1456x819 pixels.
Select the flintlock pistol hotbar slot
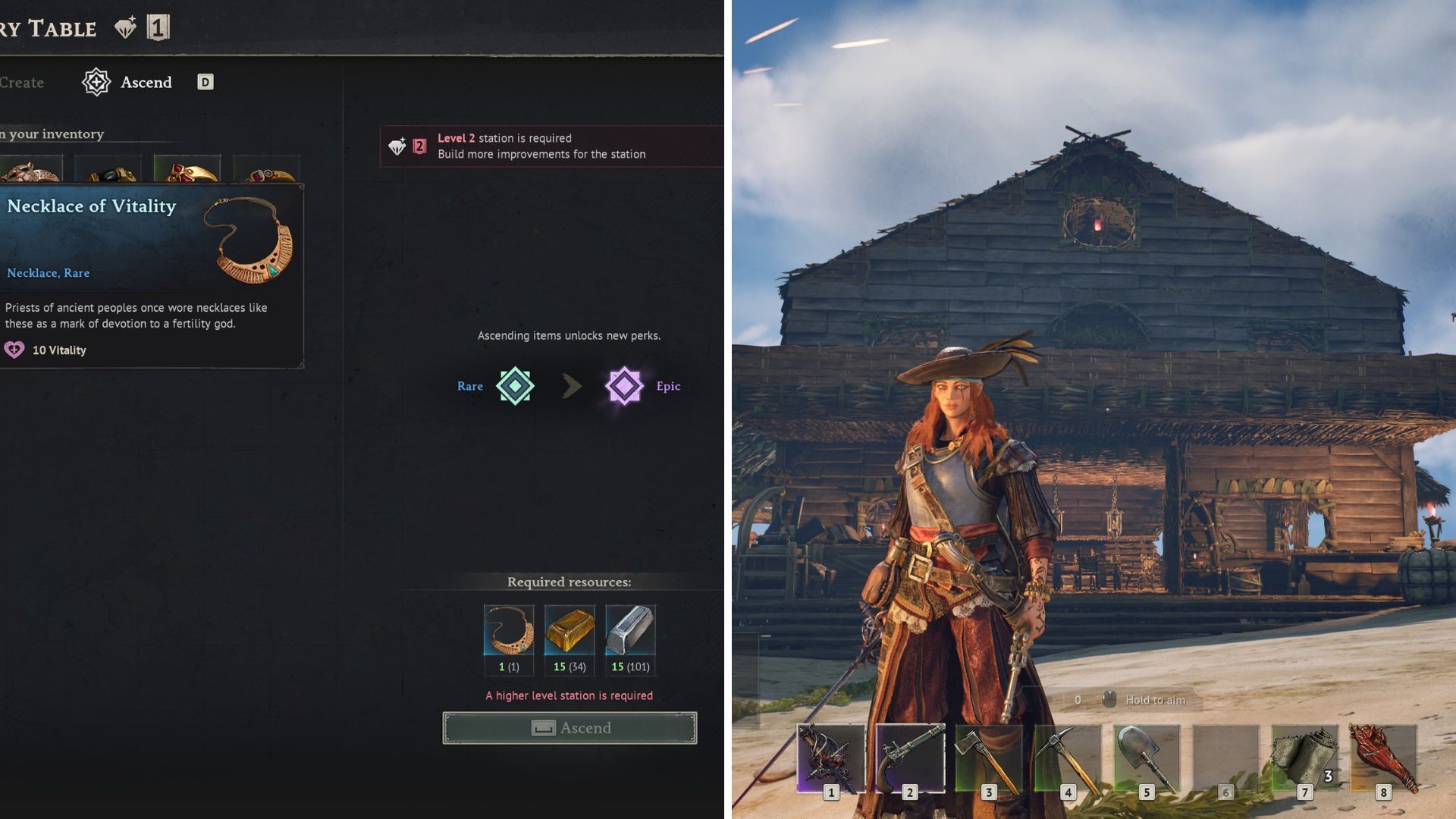point(910,758)
